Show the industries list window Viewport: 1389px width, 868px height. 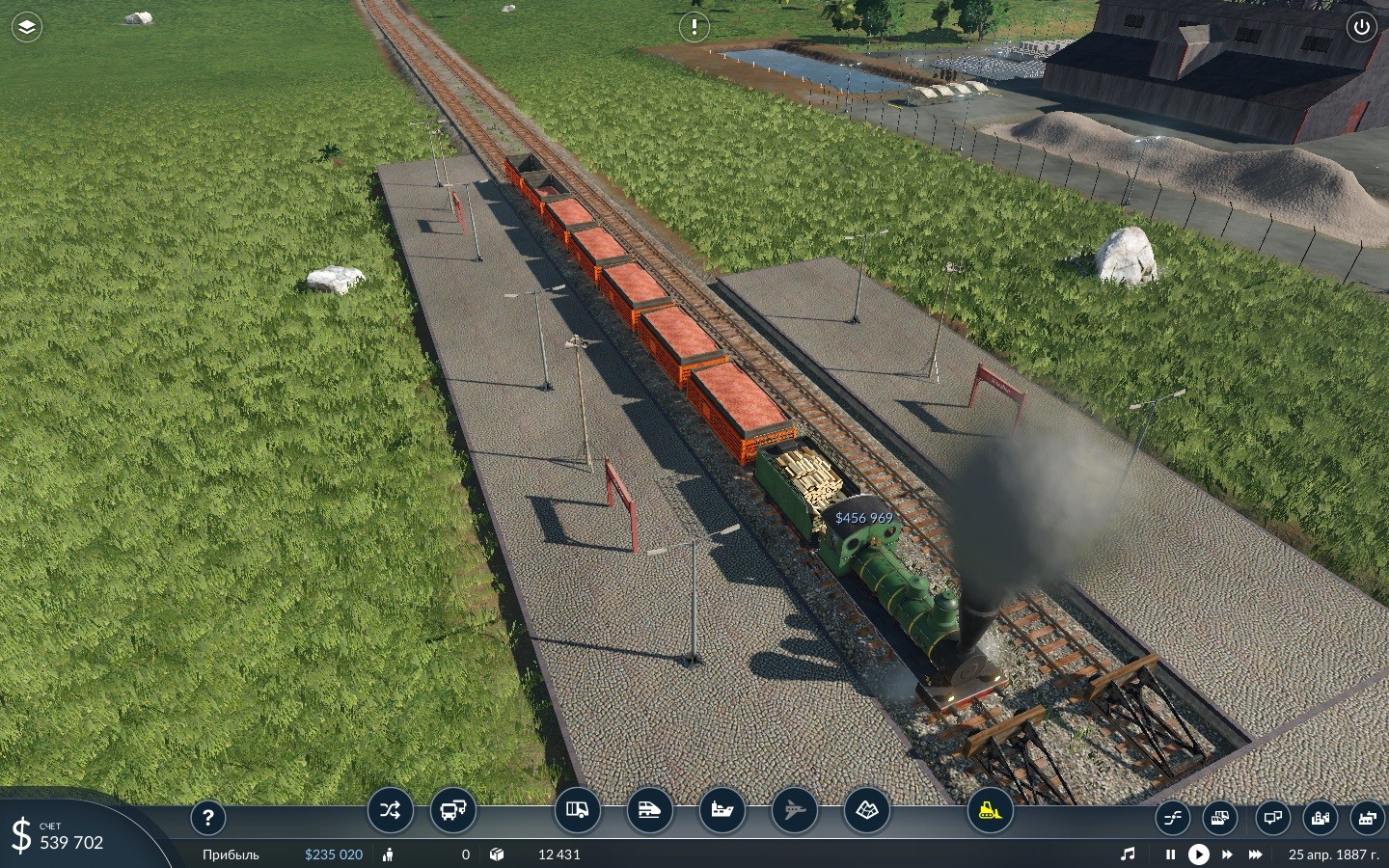(x=1367, y=819)
